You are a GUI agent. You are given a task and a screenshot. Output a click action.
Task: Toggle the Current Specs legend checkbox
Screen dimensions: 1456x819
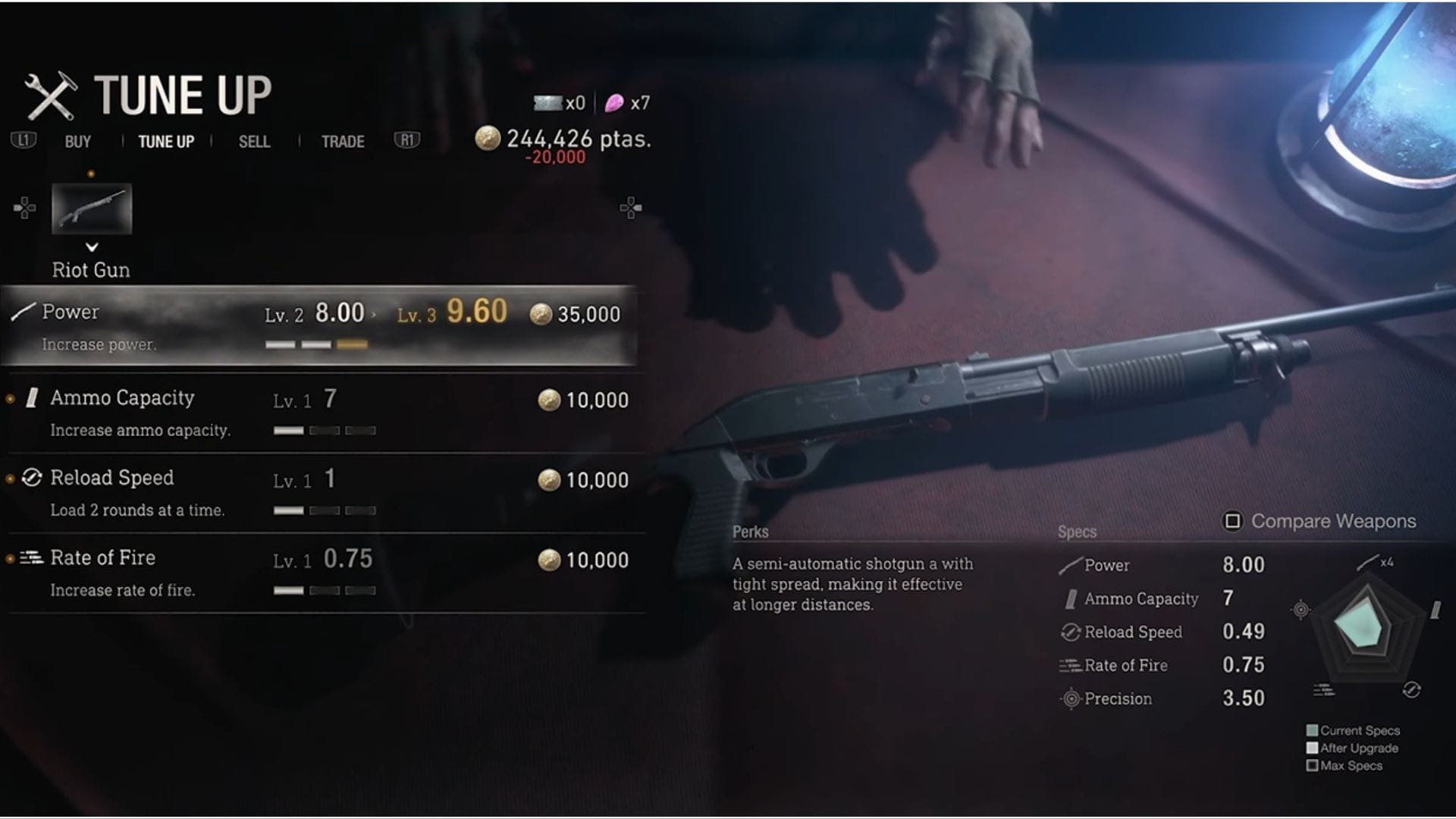[x=1311, y=730]
